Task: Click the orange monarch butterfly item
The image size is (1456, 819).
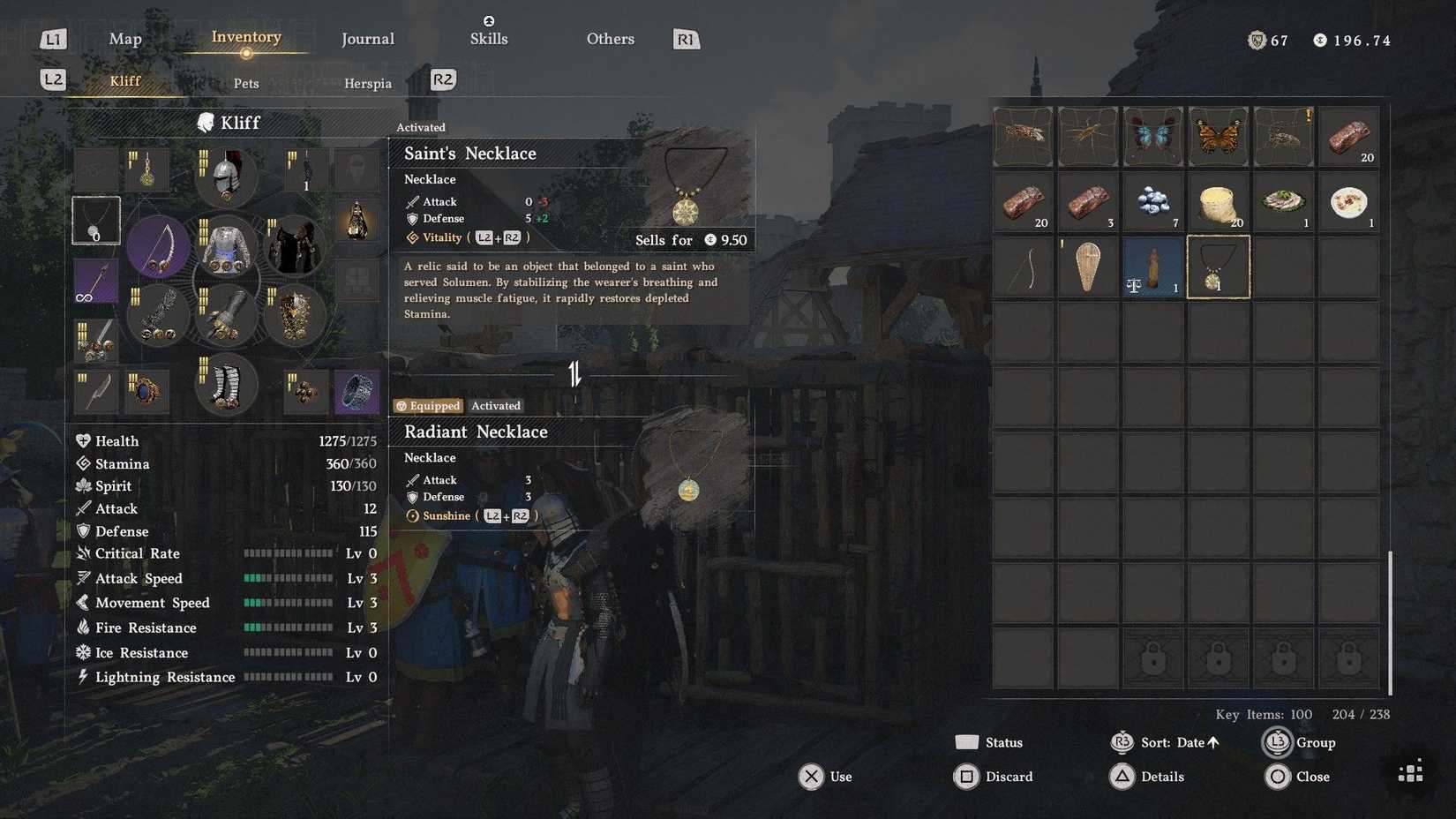Action: (x=1219, y=136)
